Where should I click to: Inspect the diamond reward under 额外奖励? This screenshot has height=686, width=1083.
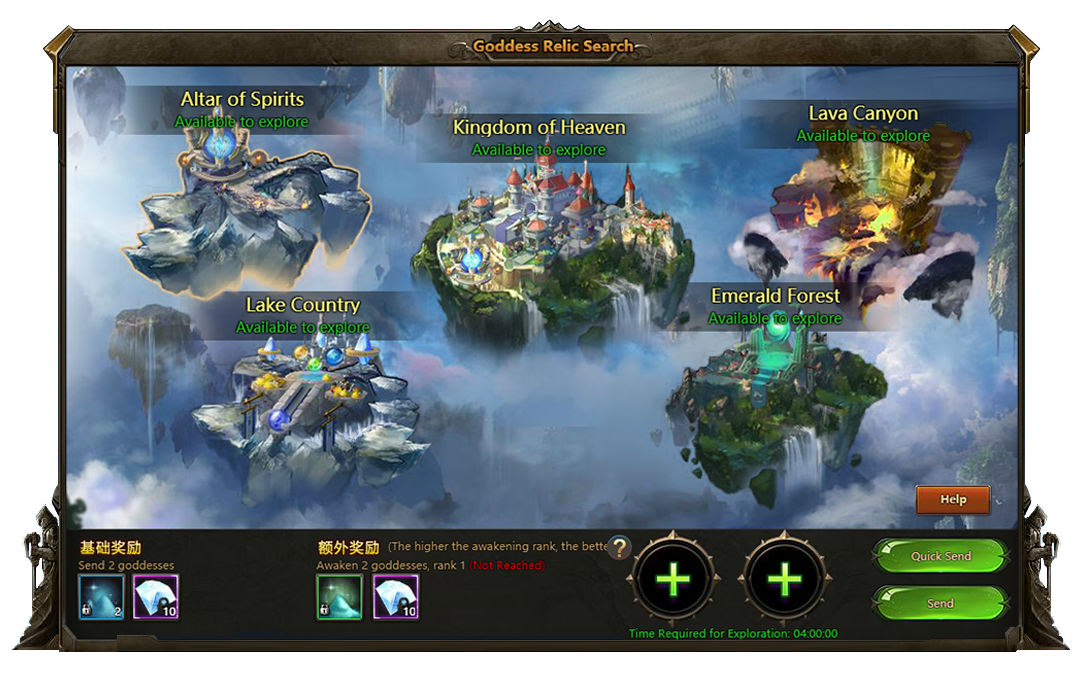[x=396, y=597]
